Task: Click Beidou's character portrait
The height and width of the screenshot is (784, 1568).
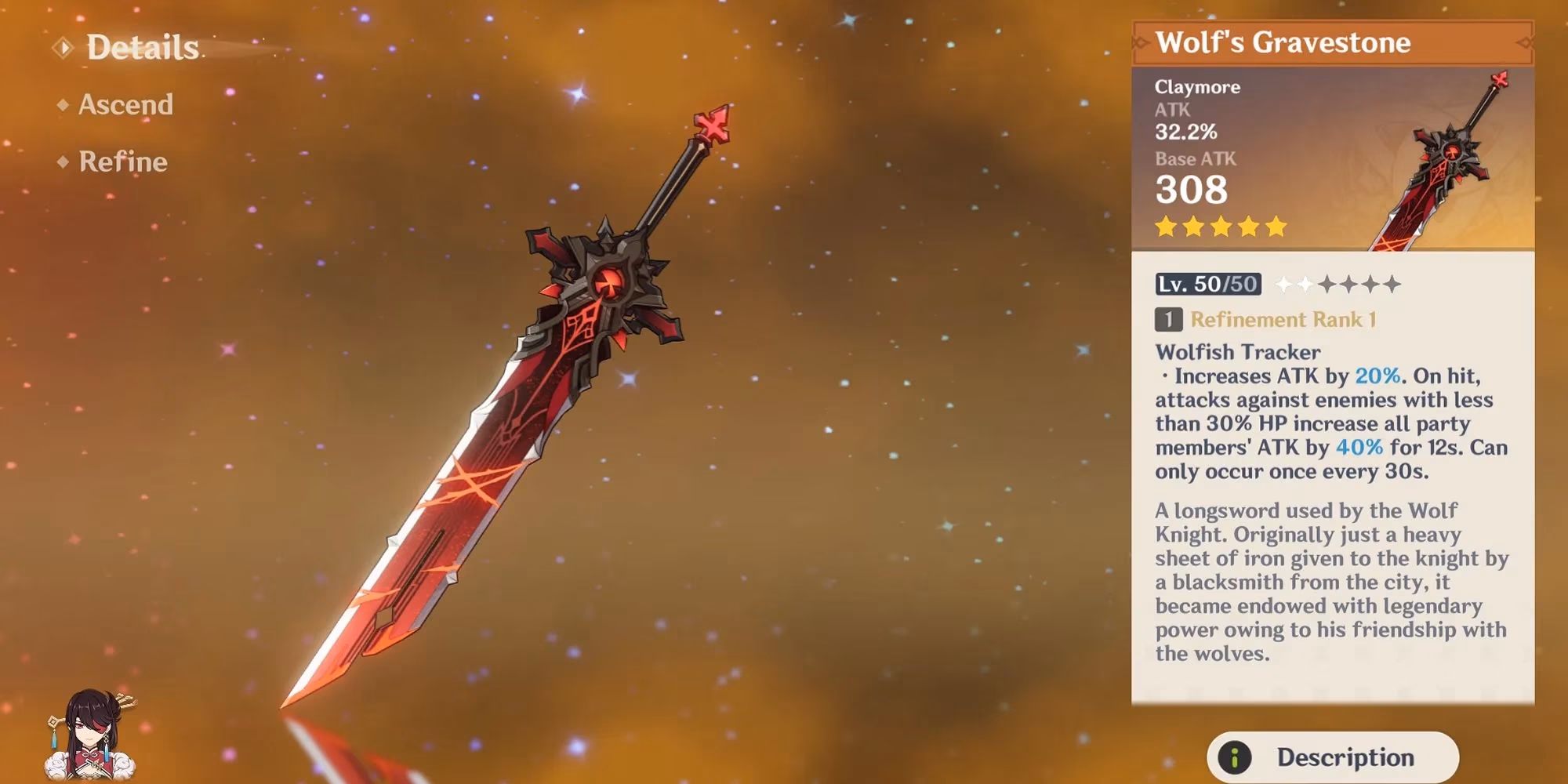Action: pyautogui.click(x=90, y=735)
